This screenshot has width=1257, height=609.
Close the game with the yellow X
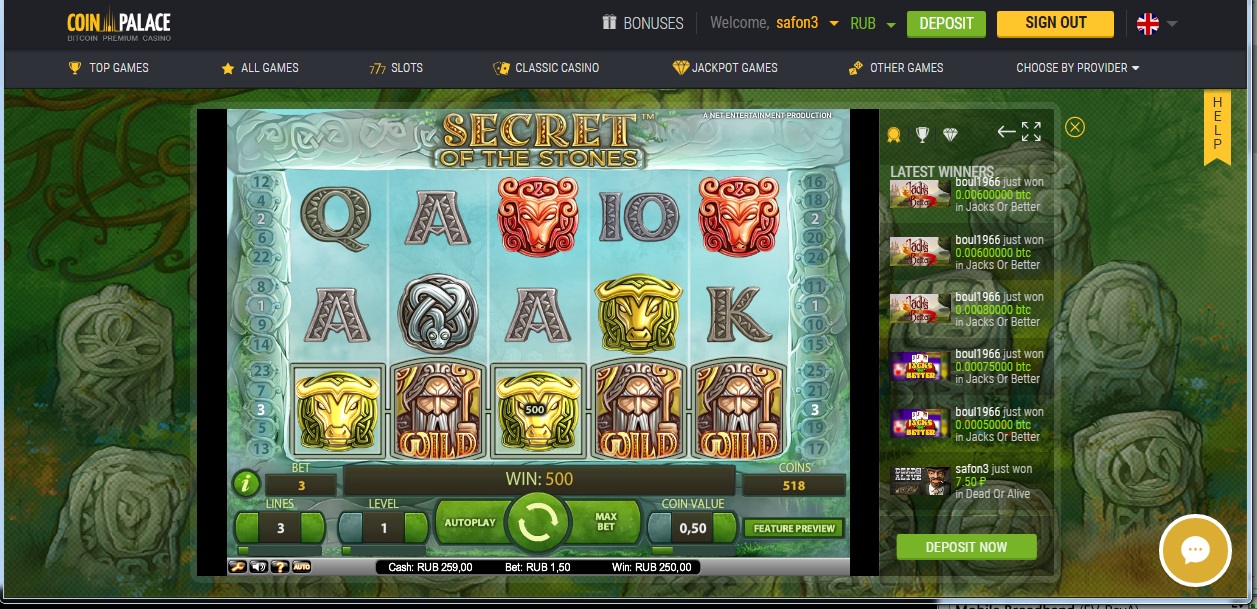point(1075,127)
